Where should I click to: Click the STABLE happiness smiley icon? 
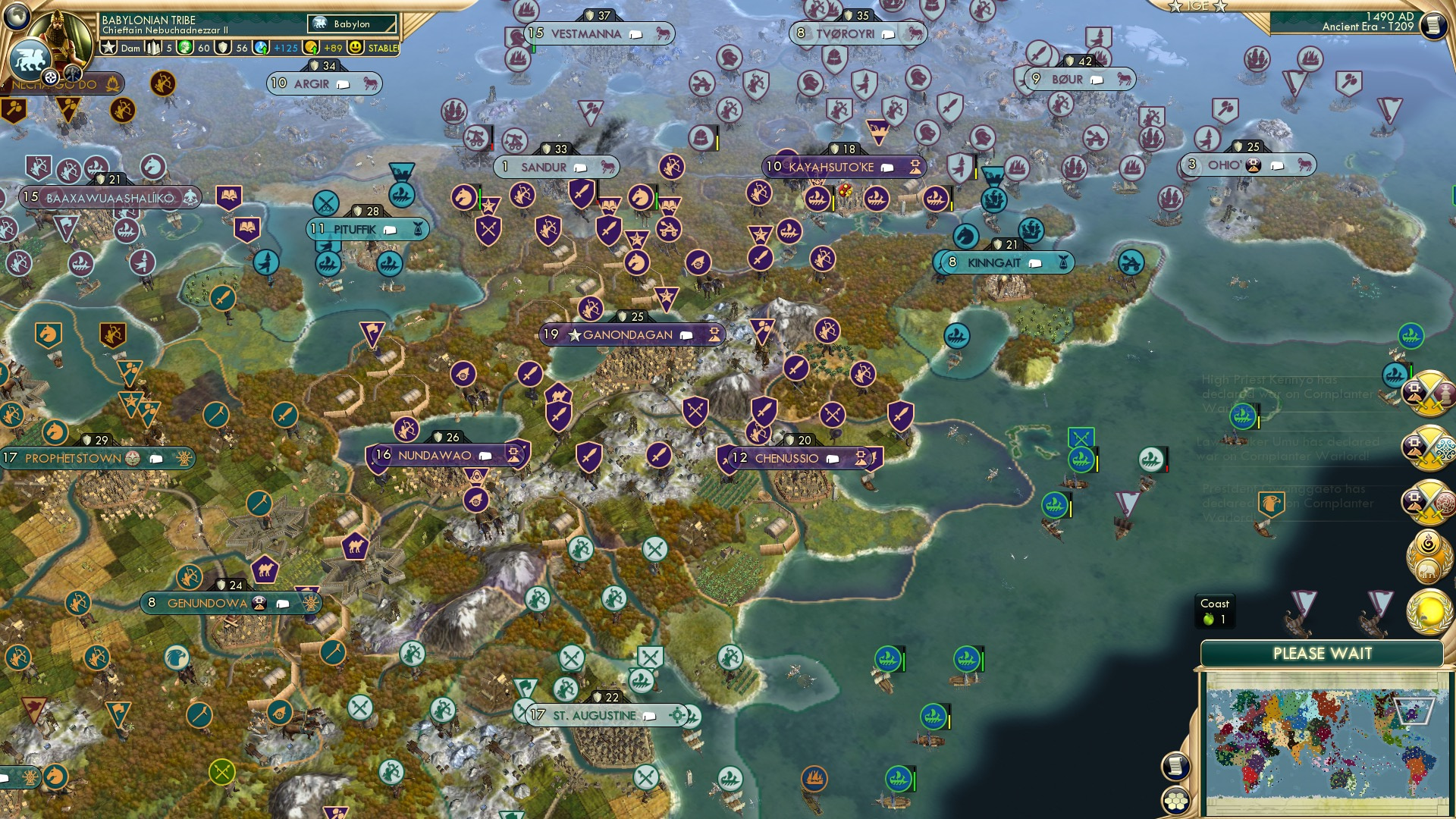pyautogui.click(x=354, y=49)
